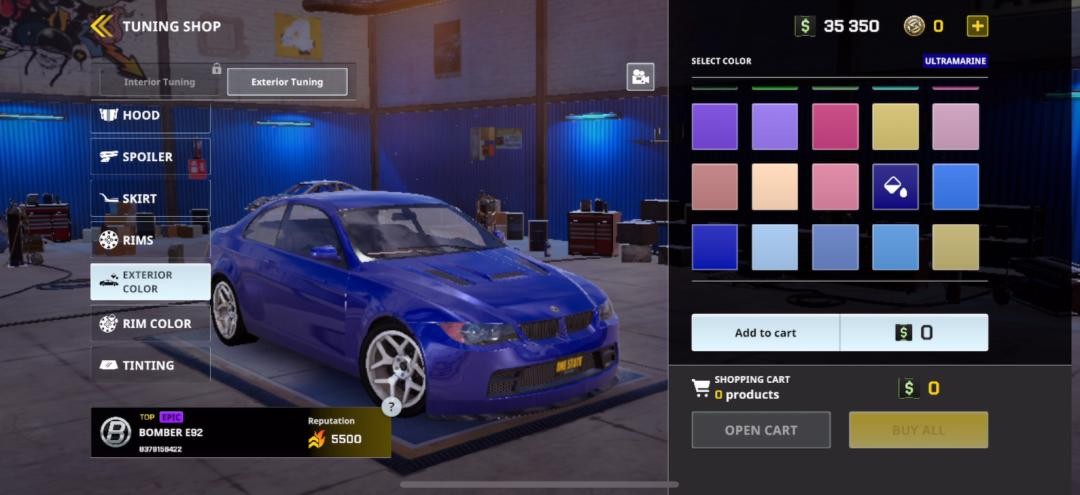Choose the magenta color swatch
The image size is (1080, 495).
point(835,127)
